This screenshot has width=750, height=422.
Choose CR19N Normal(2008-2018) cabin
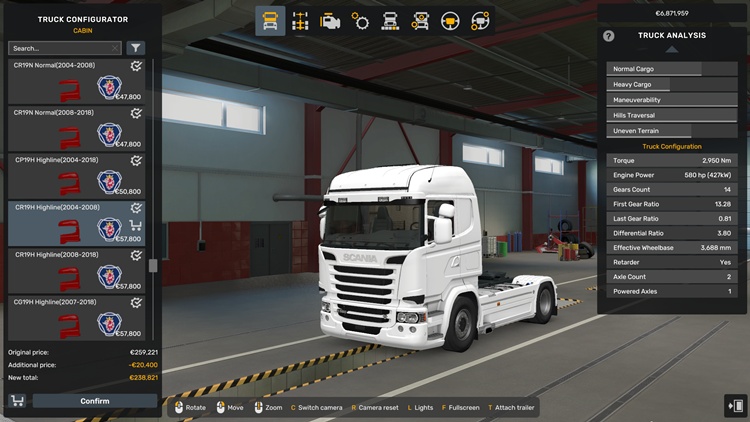pos(75,128)
